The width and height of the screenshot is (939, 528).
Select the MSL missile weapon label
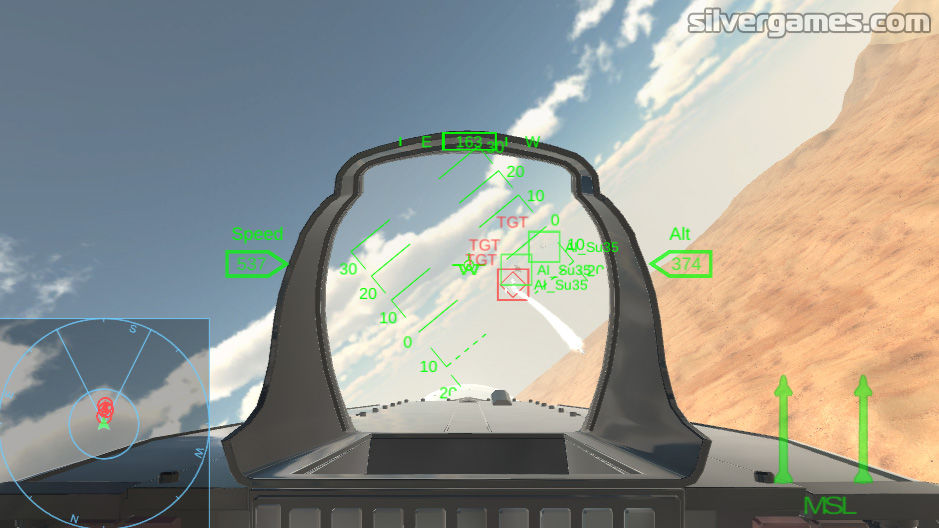(829, 505)
